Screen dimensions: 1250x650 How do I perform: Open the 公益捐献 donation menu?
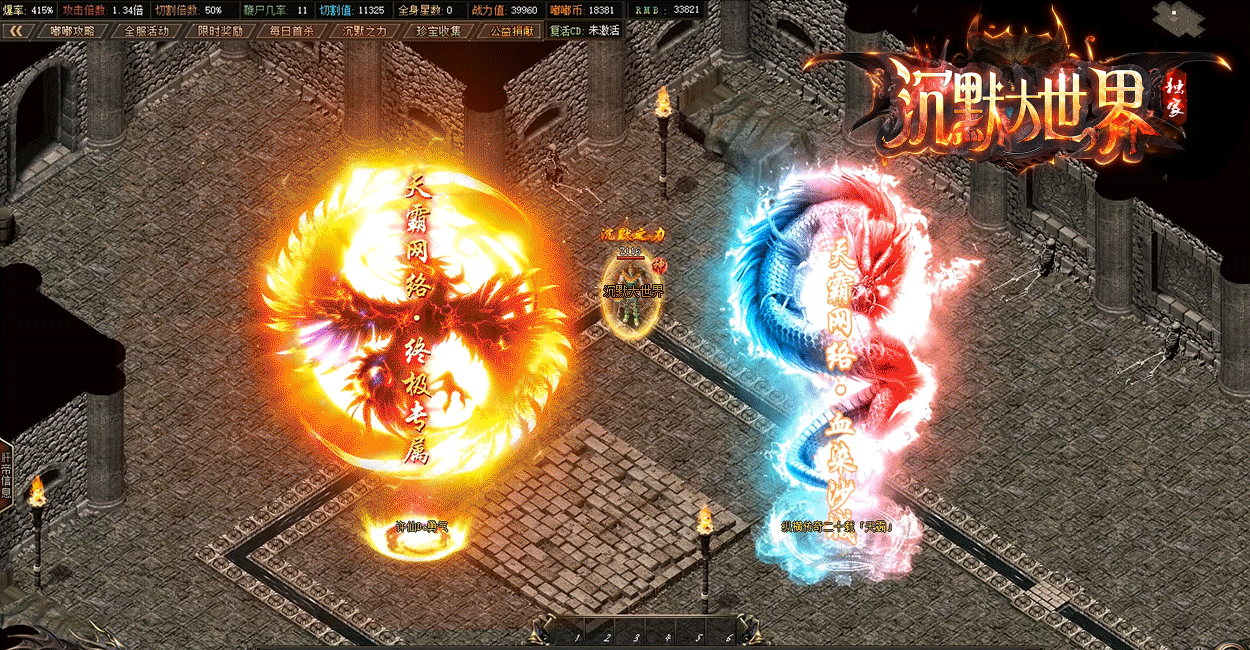coord(511,31)
